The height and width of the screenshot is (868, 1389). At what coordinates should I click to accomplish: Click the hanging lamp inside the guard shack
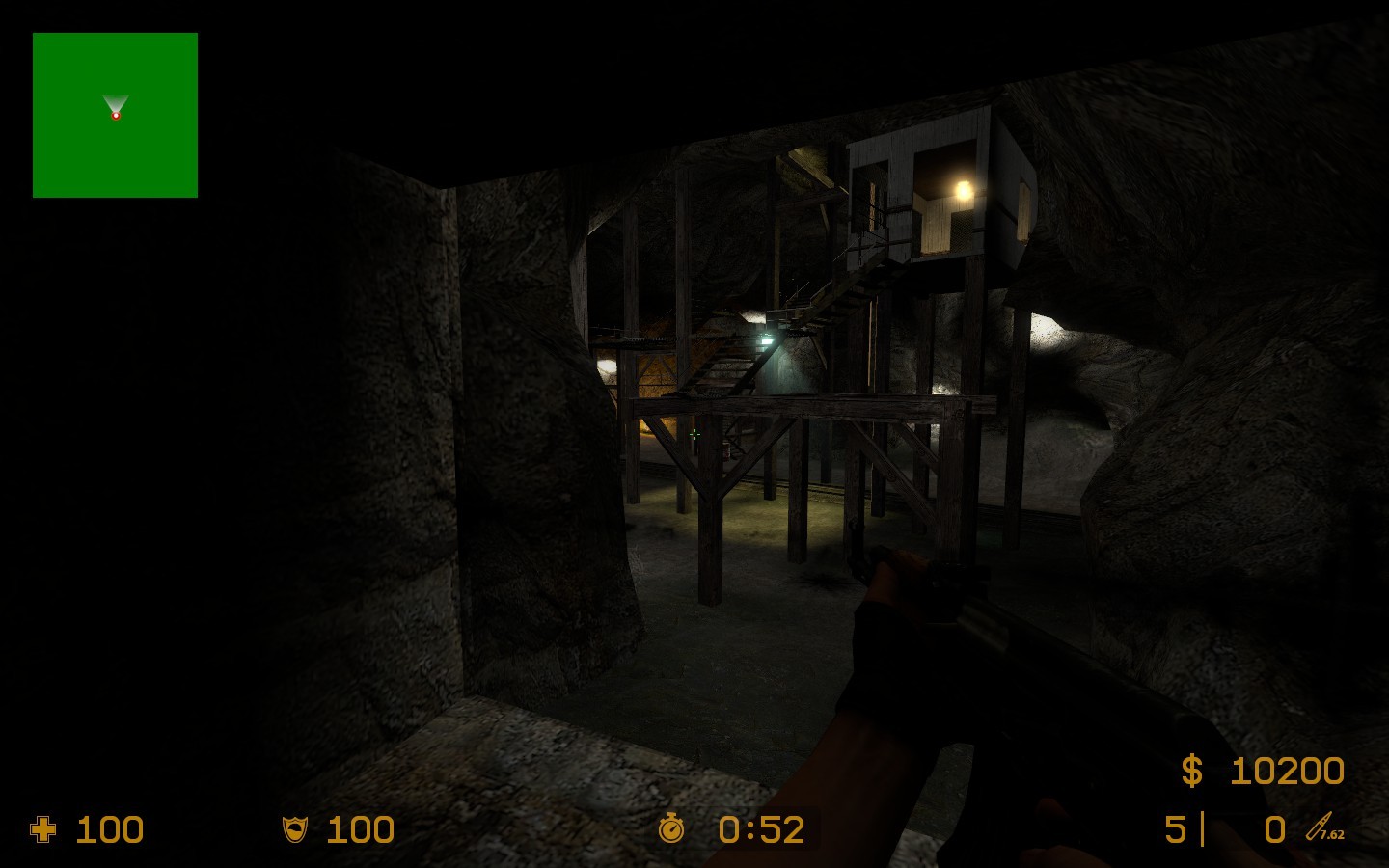point(962,189)
